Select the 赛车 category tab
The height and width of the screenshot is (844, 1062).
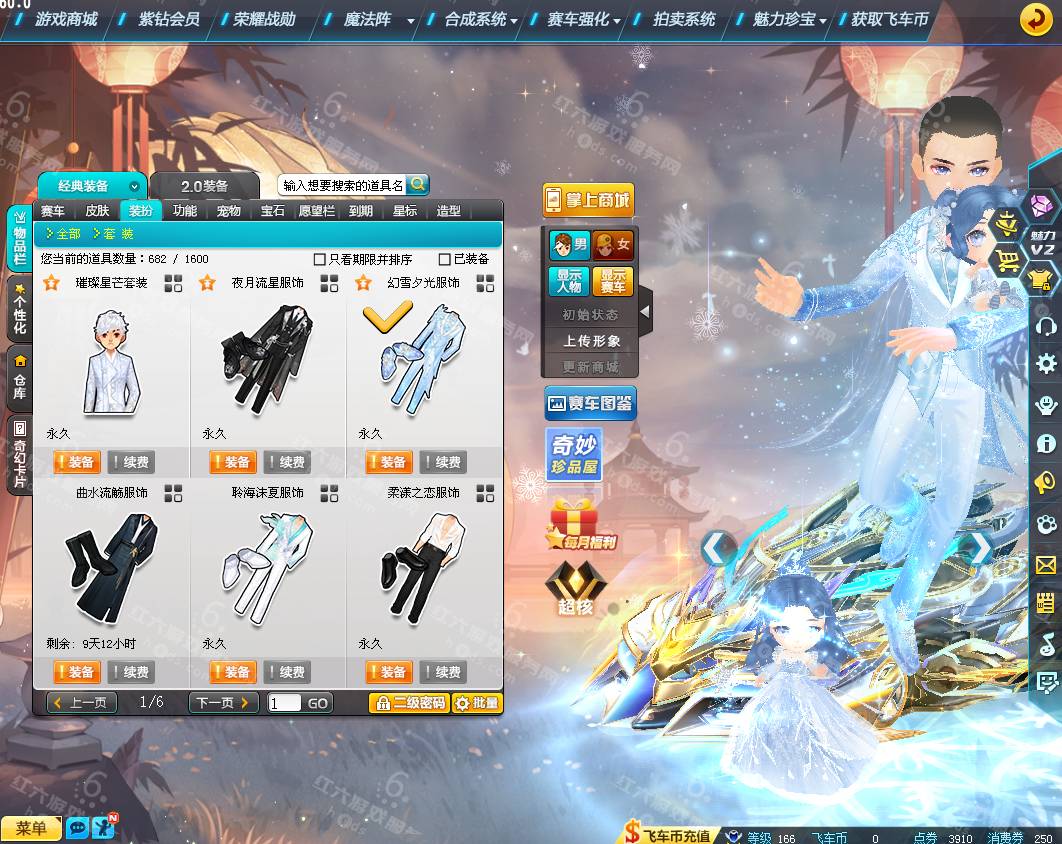(x=52, y=211)
